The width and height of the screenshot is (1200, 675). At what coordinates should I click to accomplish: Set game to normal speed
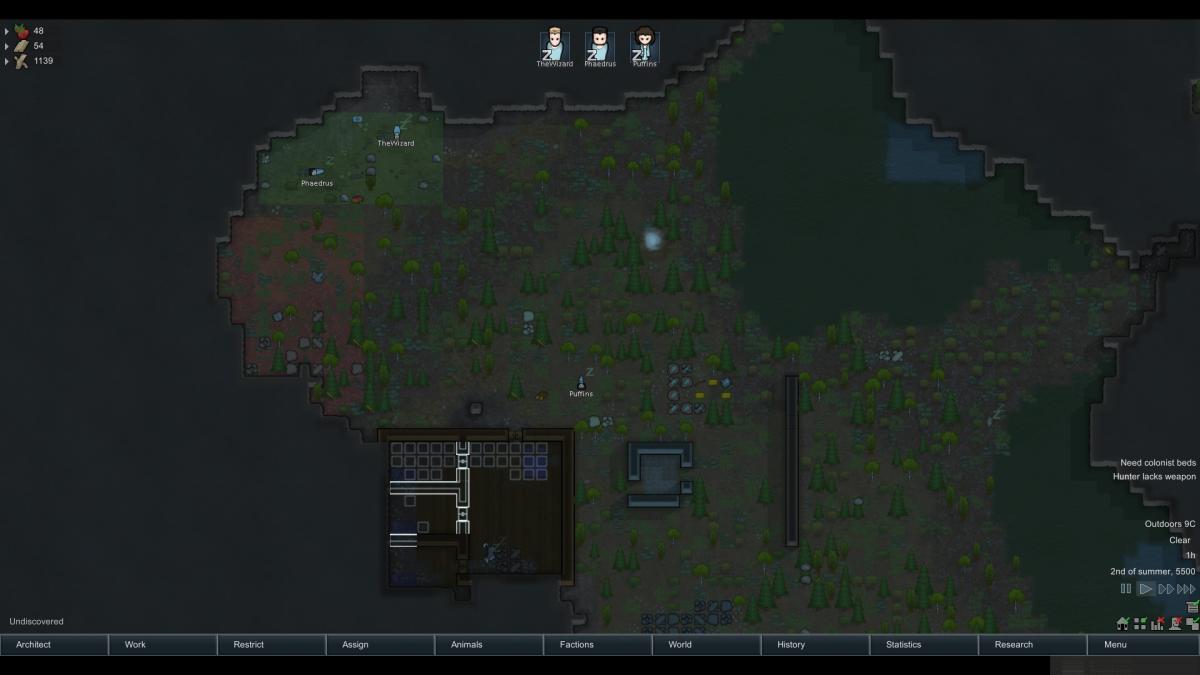click(1146, 589)
